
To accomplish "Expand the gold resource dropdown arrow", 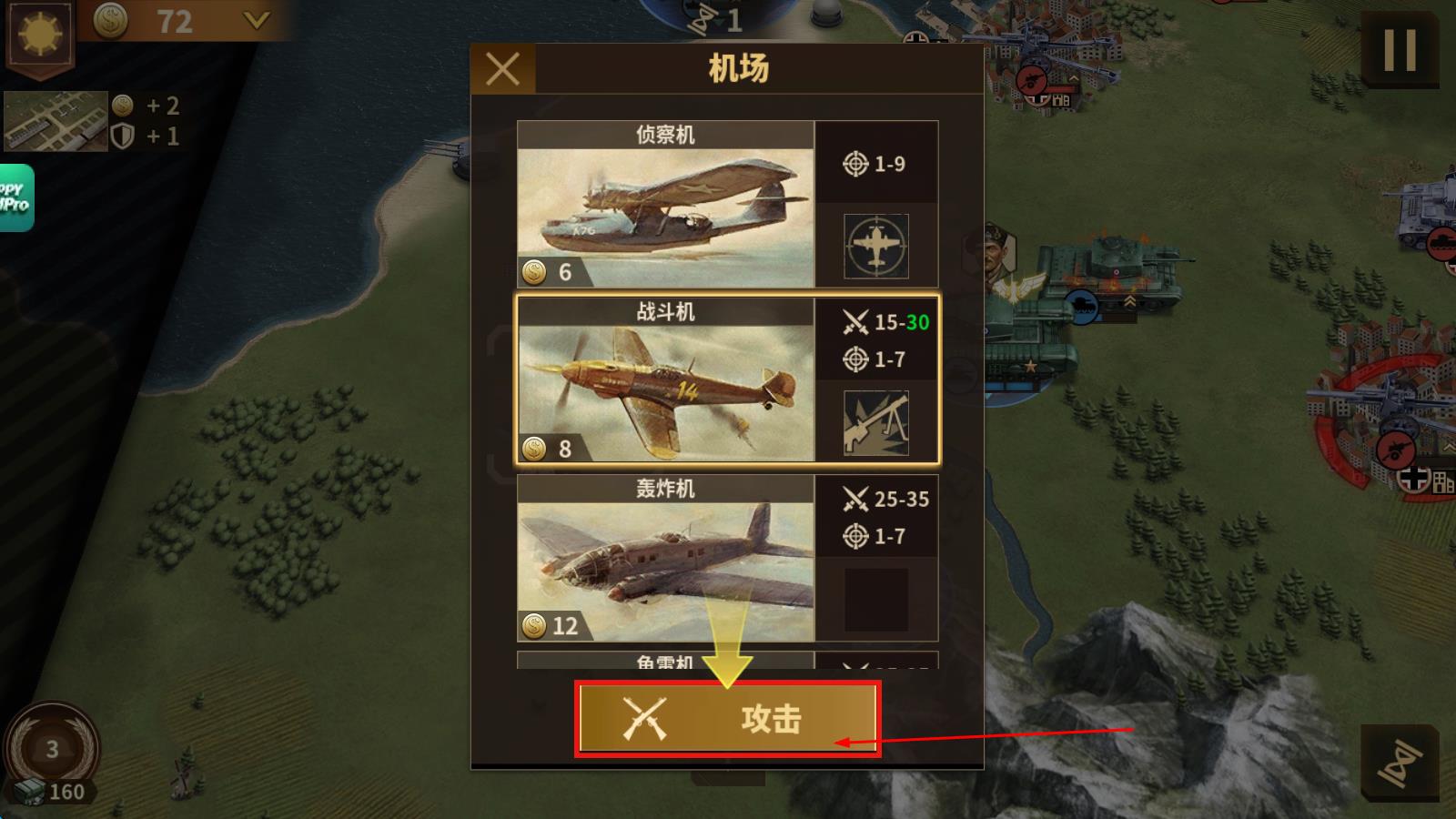I will (x=257, y=20).
